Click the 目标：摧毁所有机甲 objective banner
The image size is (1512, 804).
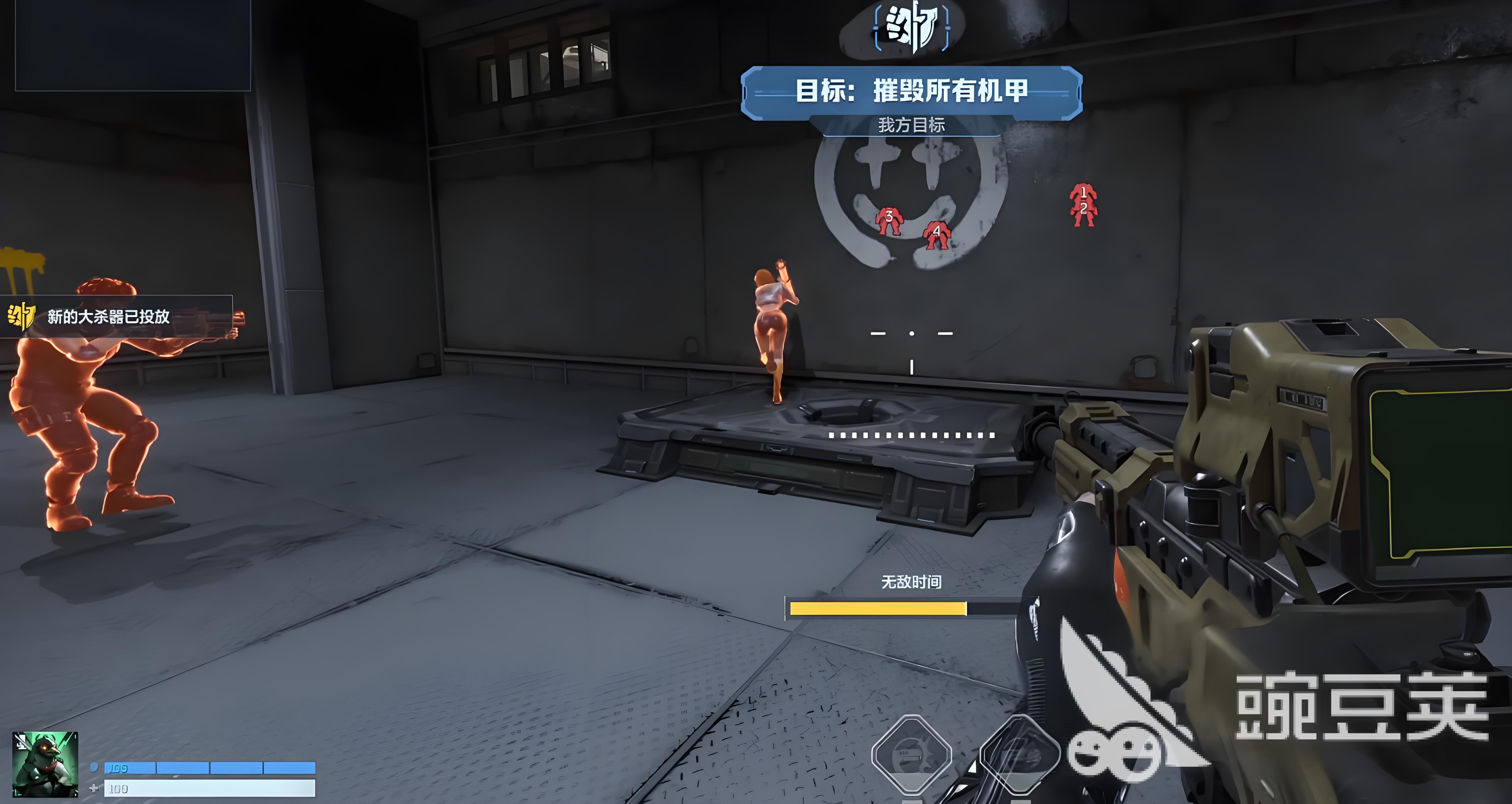click(x=912, y=92)
